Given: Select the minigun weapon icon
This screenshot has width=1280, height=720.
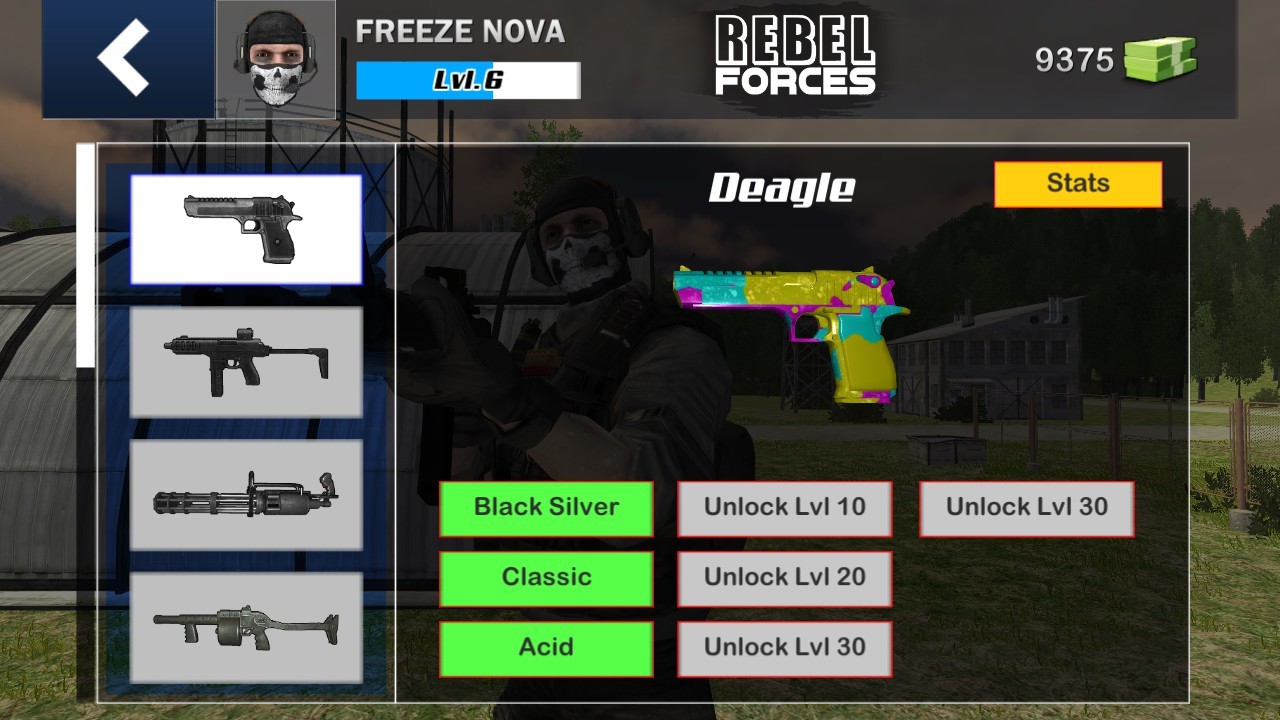Looking at the screenshot, I should pos(245,497).
